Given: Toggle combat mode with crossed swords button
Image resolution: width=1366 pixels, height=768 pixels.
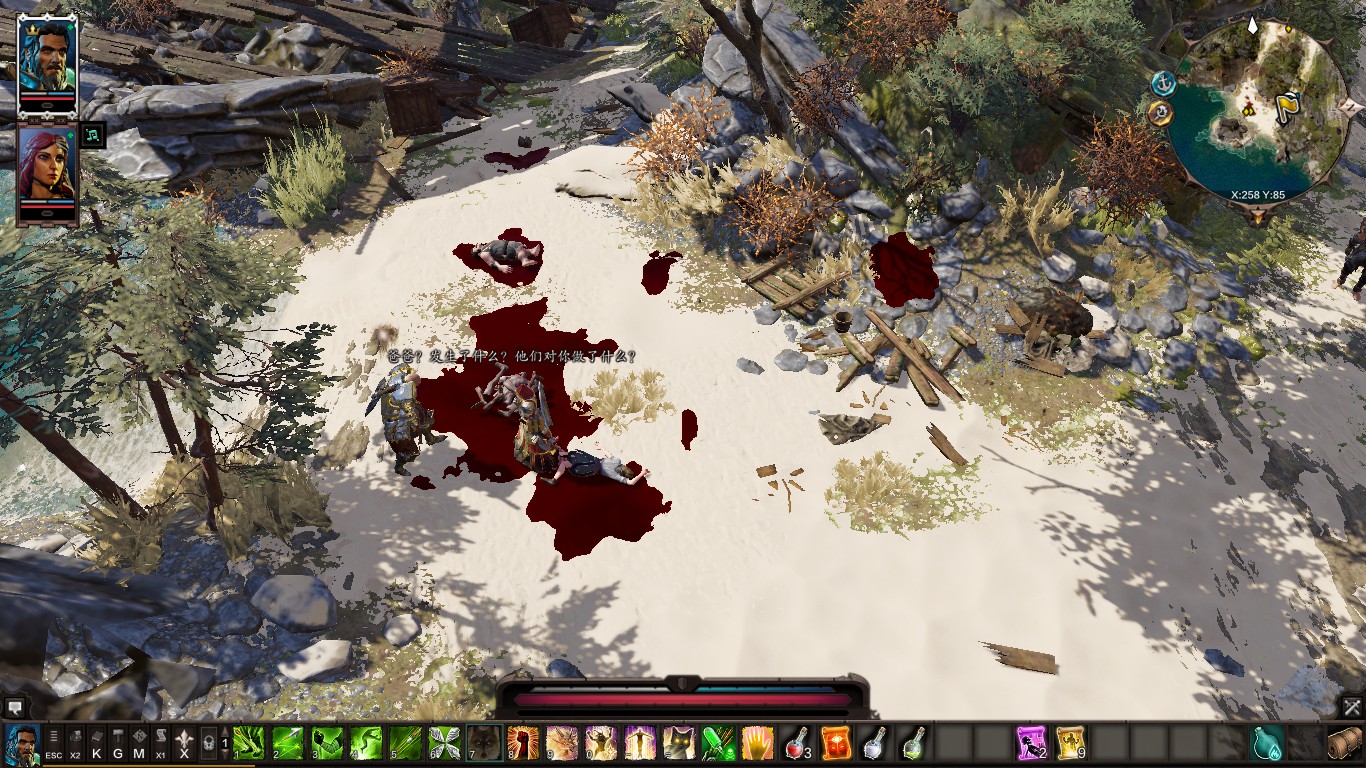Looking at the screenshot, I should (1352, 707).
